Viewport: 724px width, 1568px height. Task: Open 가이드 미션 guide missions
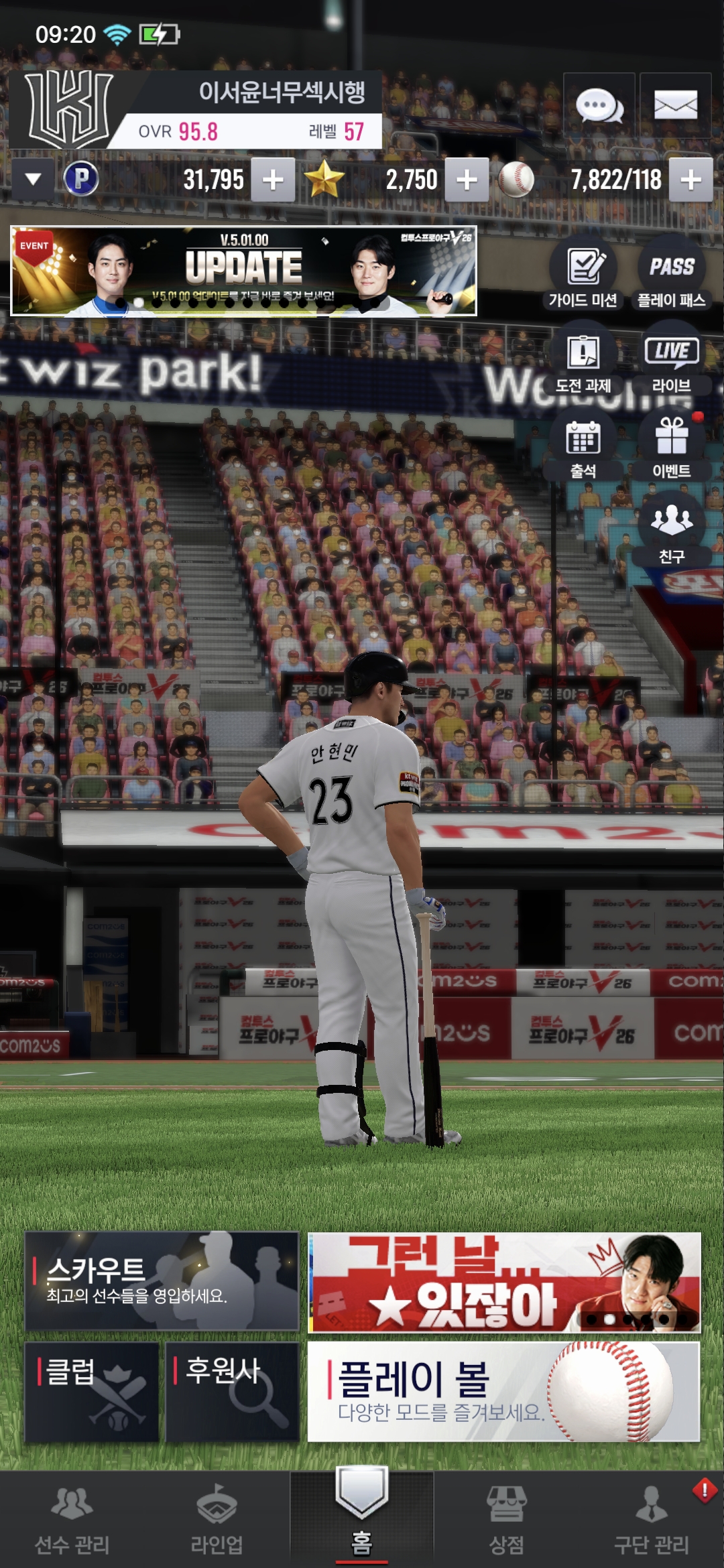[x=583, y=275]
